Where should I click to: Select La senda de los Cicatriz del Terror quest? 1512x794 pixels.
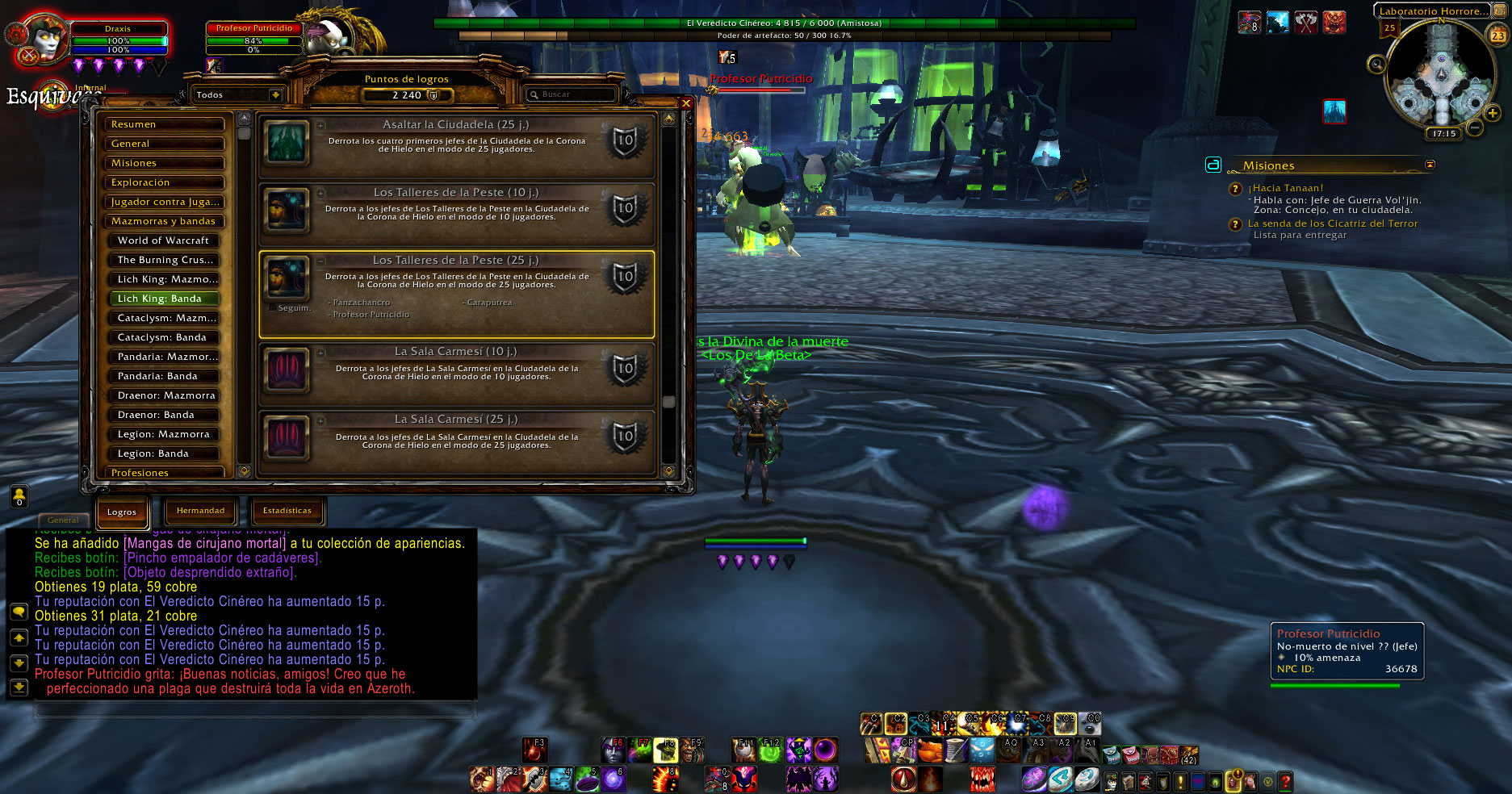tap(1332, 224)
